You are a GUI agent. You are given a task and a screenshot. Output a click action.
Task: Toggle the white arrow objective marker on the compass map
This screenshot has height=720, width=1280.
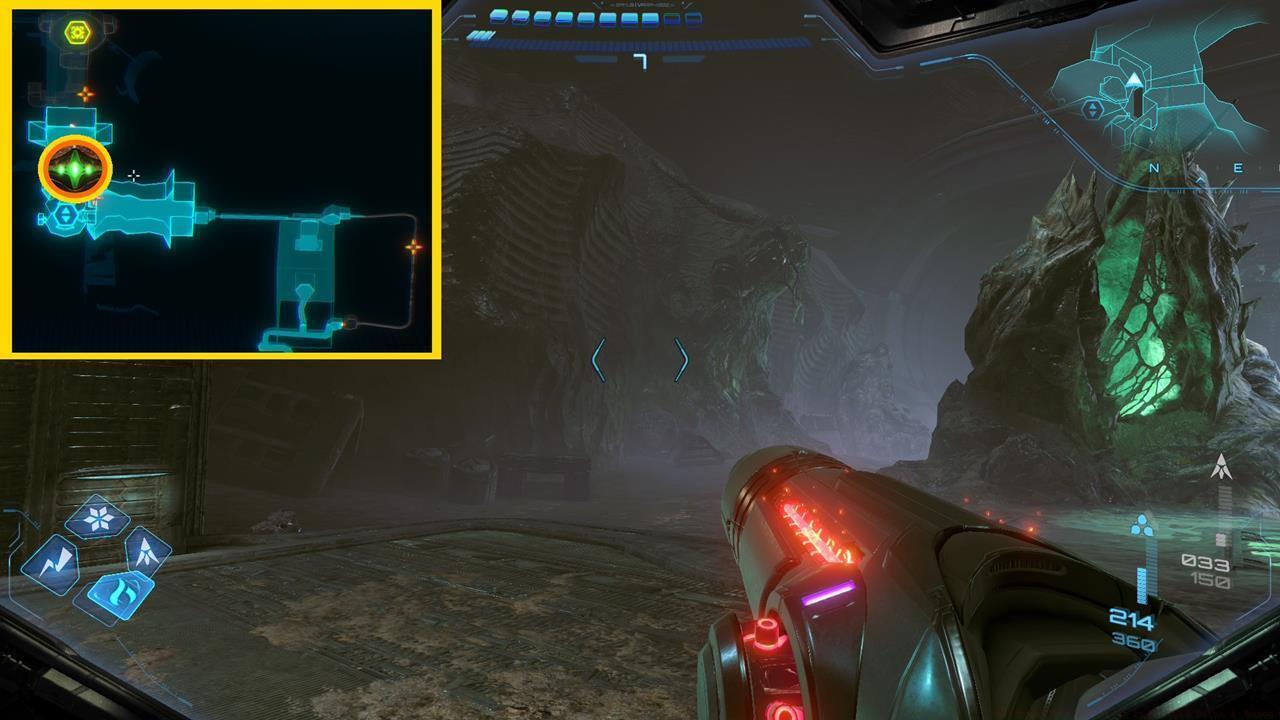(1135, 81)
